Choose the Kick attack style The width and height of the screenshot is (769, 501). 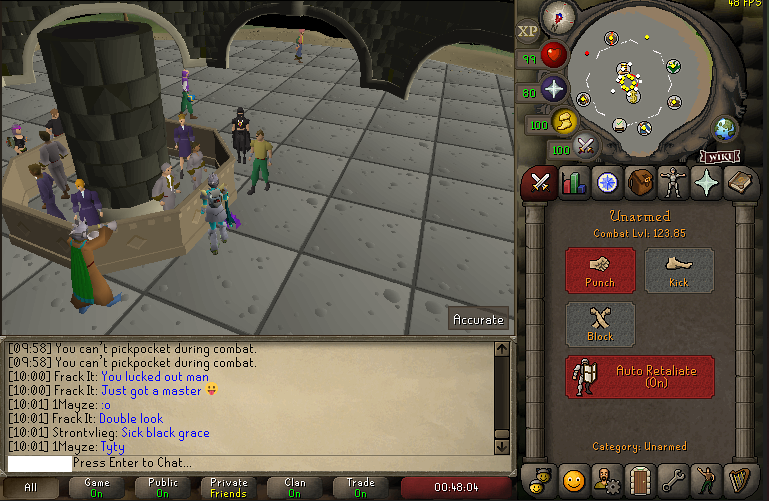click(x=679, y=270)
